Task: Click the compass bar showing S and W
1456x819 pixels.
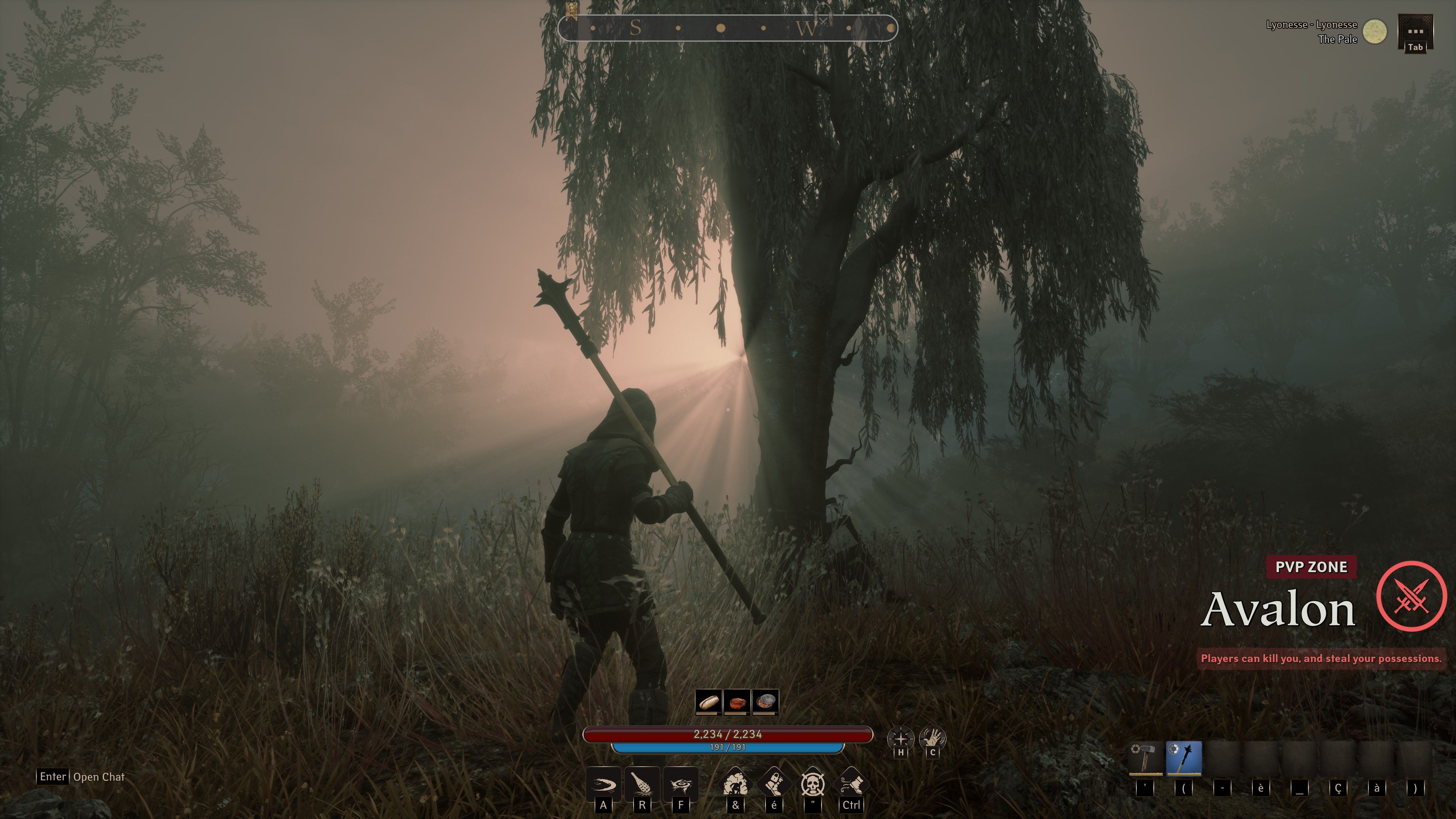Action: (x=728, y=28)
